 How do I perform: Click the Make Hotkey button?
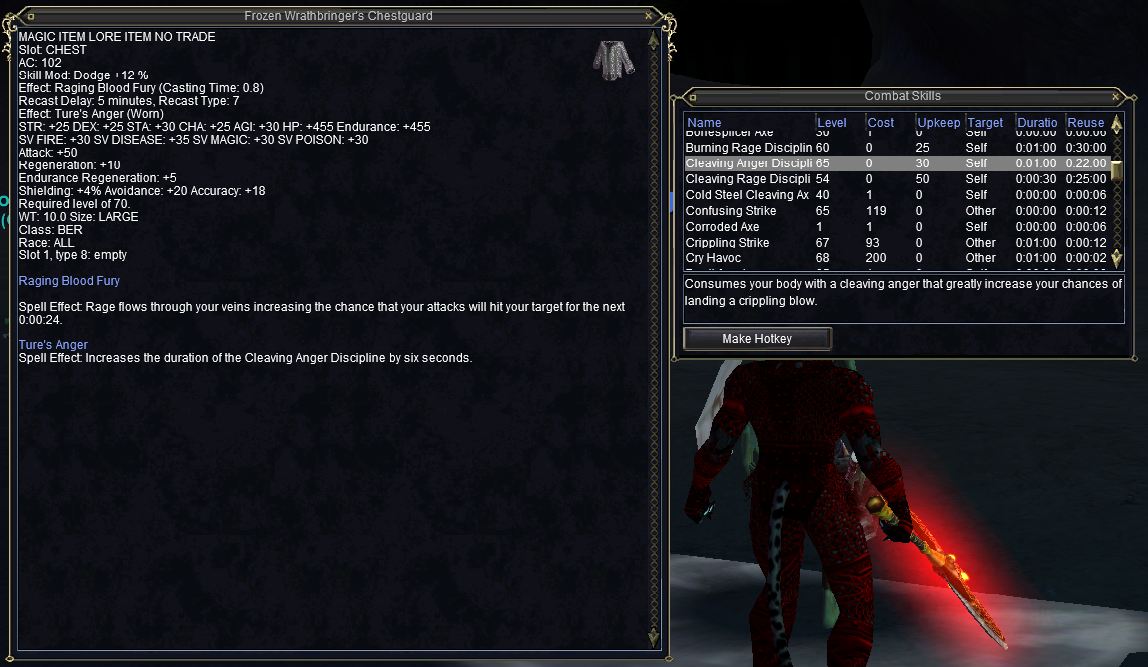(x=757, y=339)
